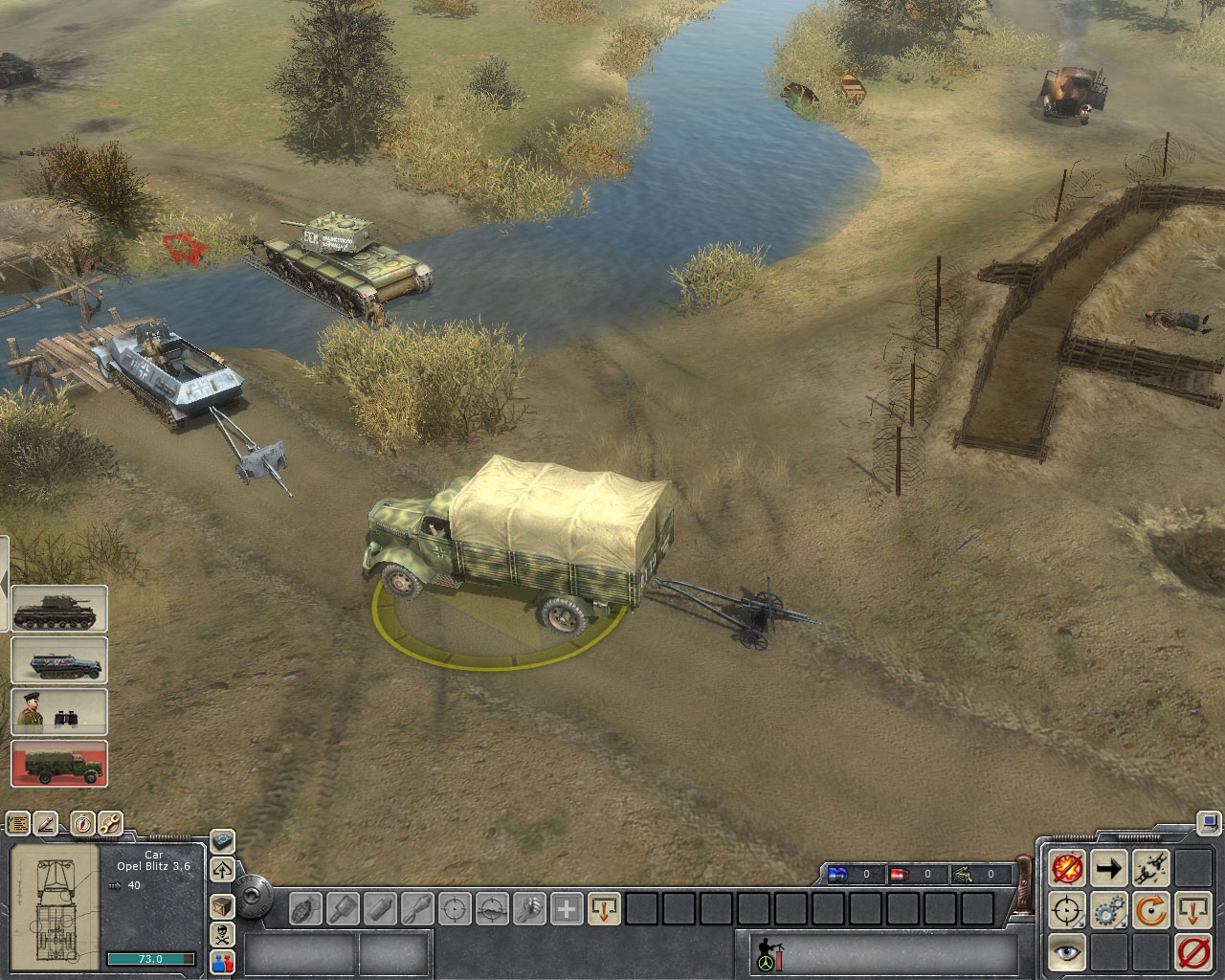Toggle the hold fire command
The image size is (1225, 980).
tap(1067, 868)
